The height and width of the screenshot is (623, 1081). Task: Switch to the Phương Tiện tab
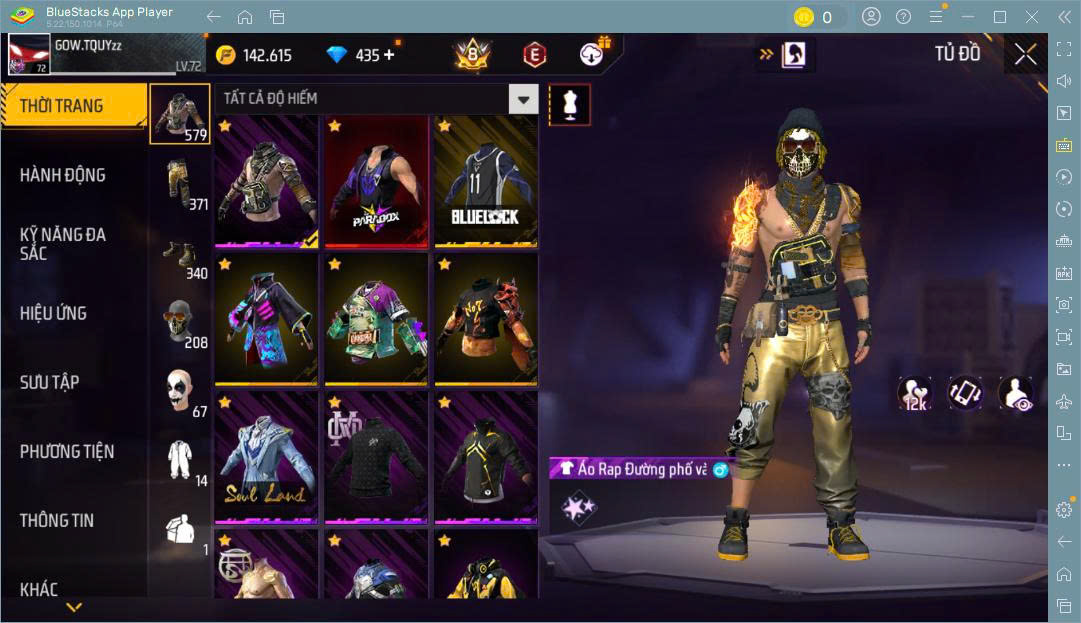(x=67, y=451)
